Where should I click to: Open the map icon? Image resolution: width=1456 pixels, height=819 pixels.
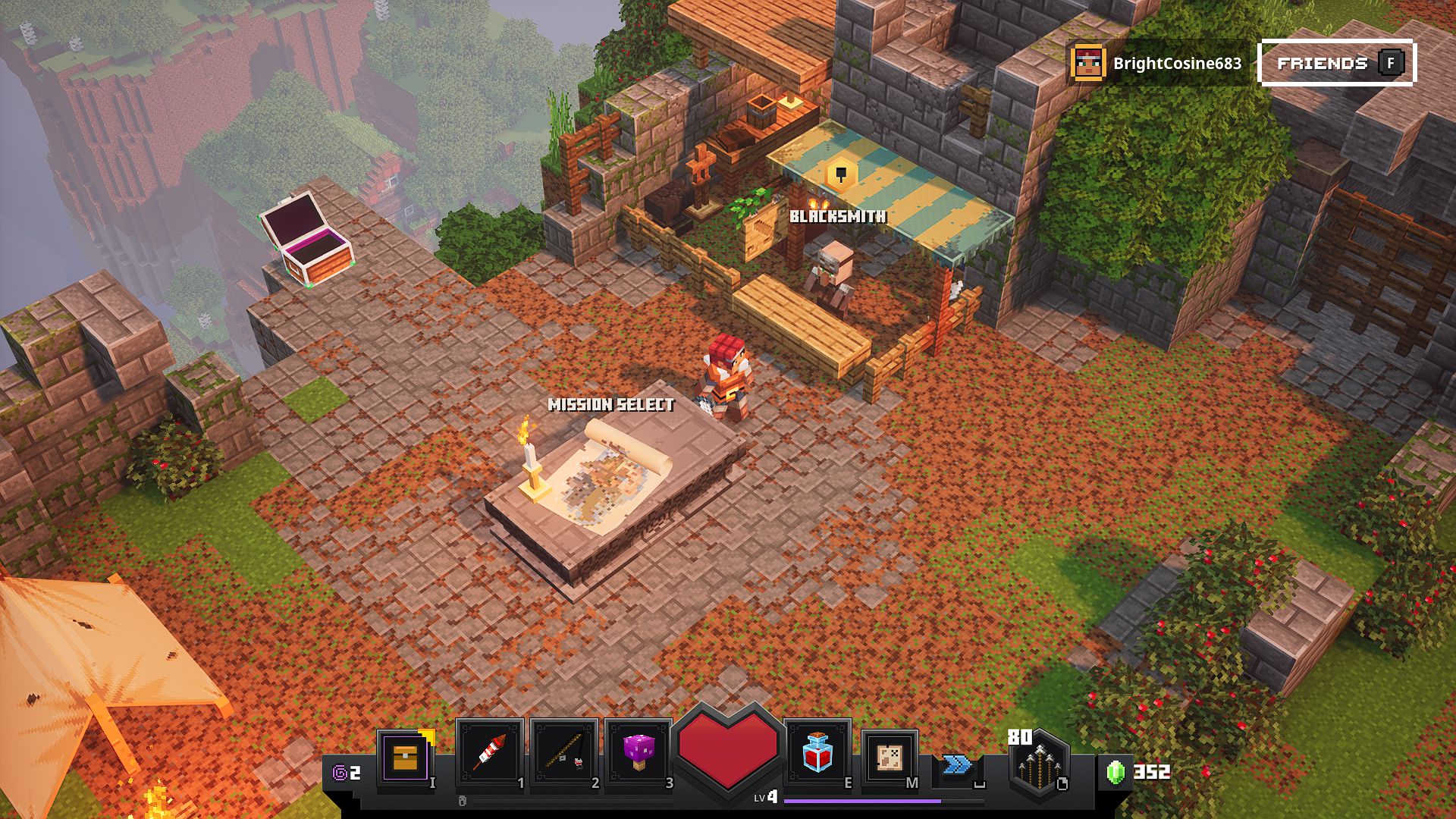(x=890, y=757)
